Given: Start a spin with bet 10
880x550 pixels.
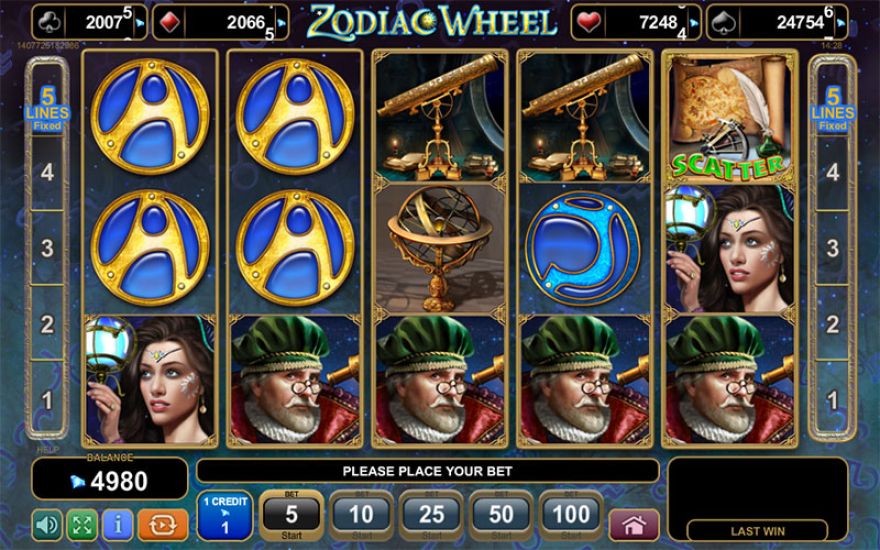Looking at the screenshot, I should 361,516.
